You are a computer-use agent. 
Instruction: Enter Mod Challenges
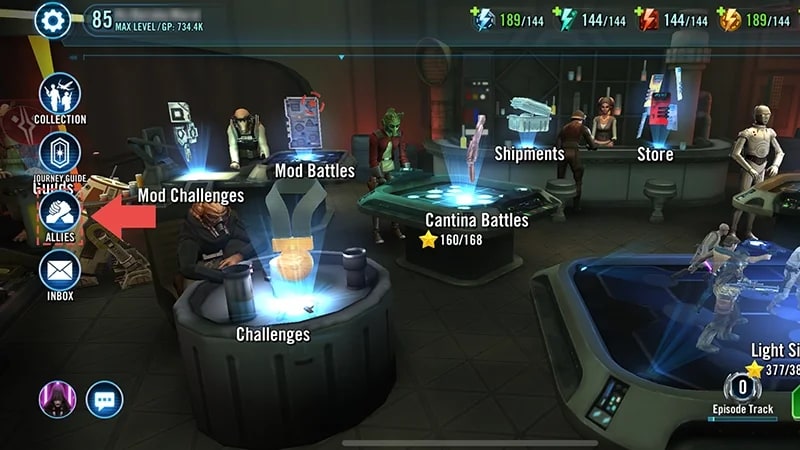(x=190, y=195)
